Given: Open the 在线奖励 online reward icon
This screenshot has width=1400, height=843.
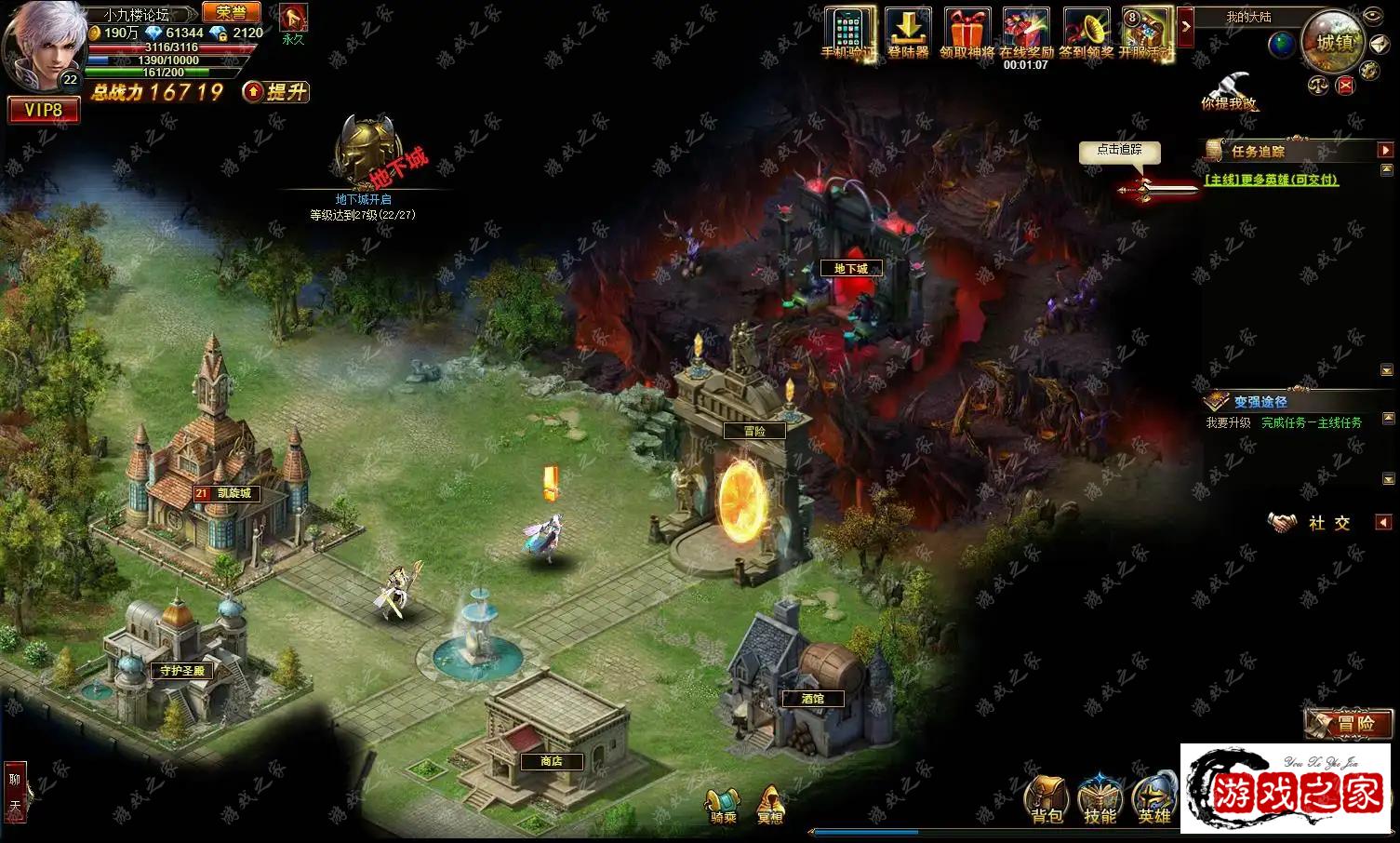Looking at the screenshot, I should (1026, 33).
